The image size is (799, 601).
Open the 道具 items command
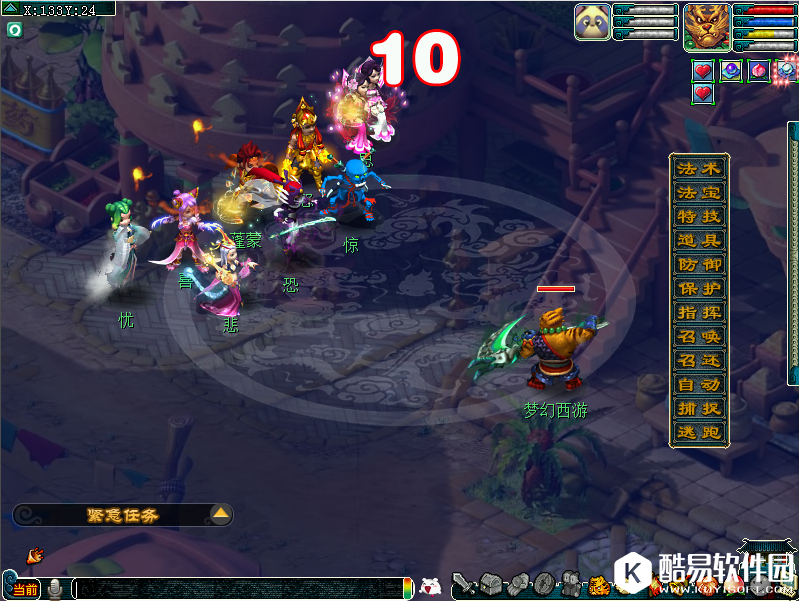(698, 240)
